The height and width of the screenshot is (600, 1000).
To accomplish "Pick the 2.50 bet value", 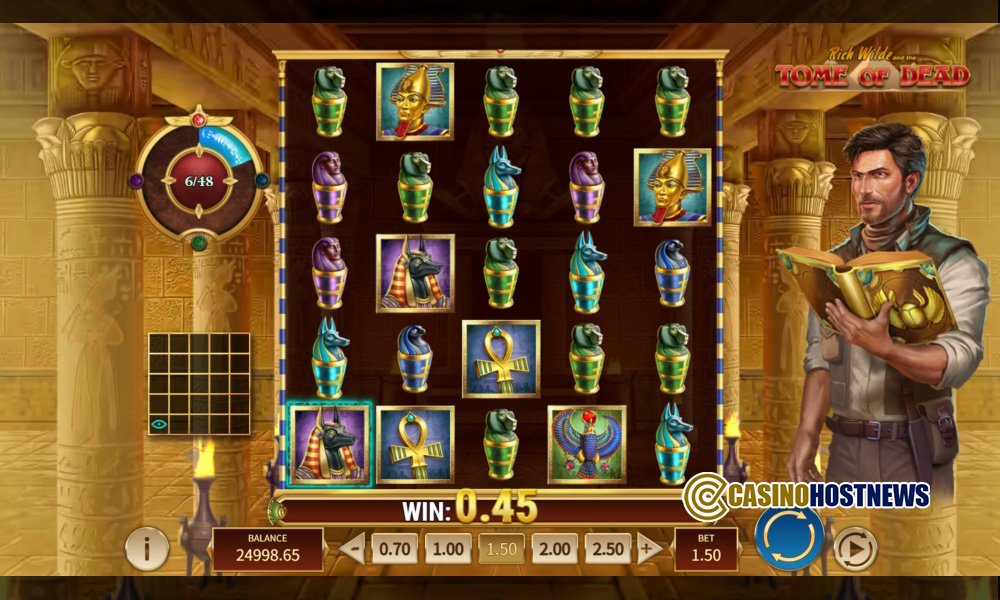I will click(x=608, y=548).
